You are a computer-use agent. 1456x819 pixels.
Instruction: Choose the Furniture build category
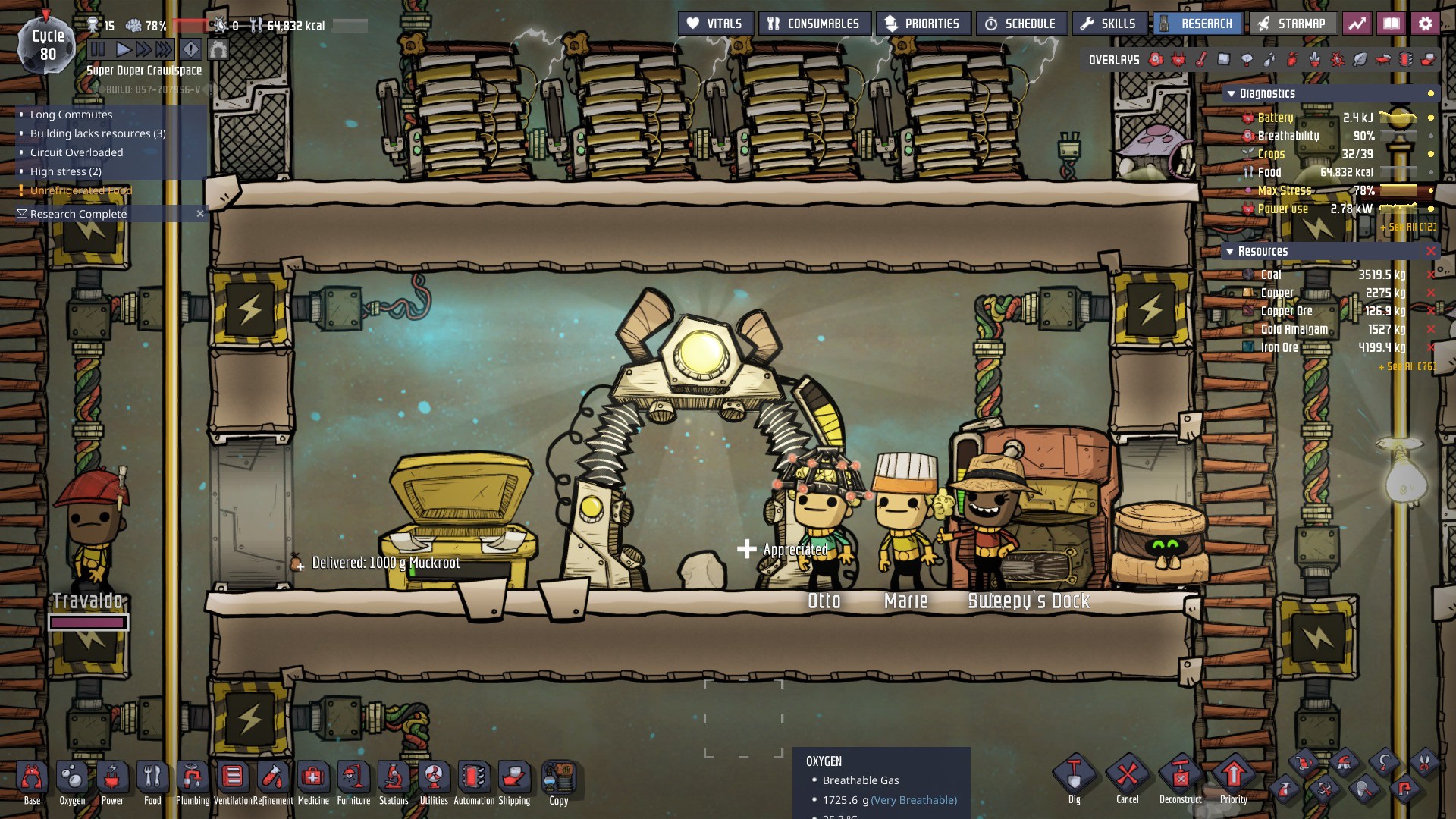tap(353, 783)
